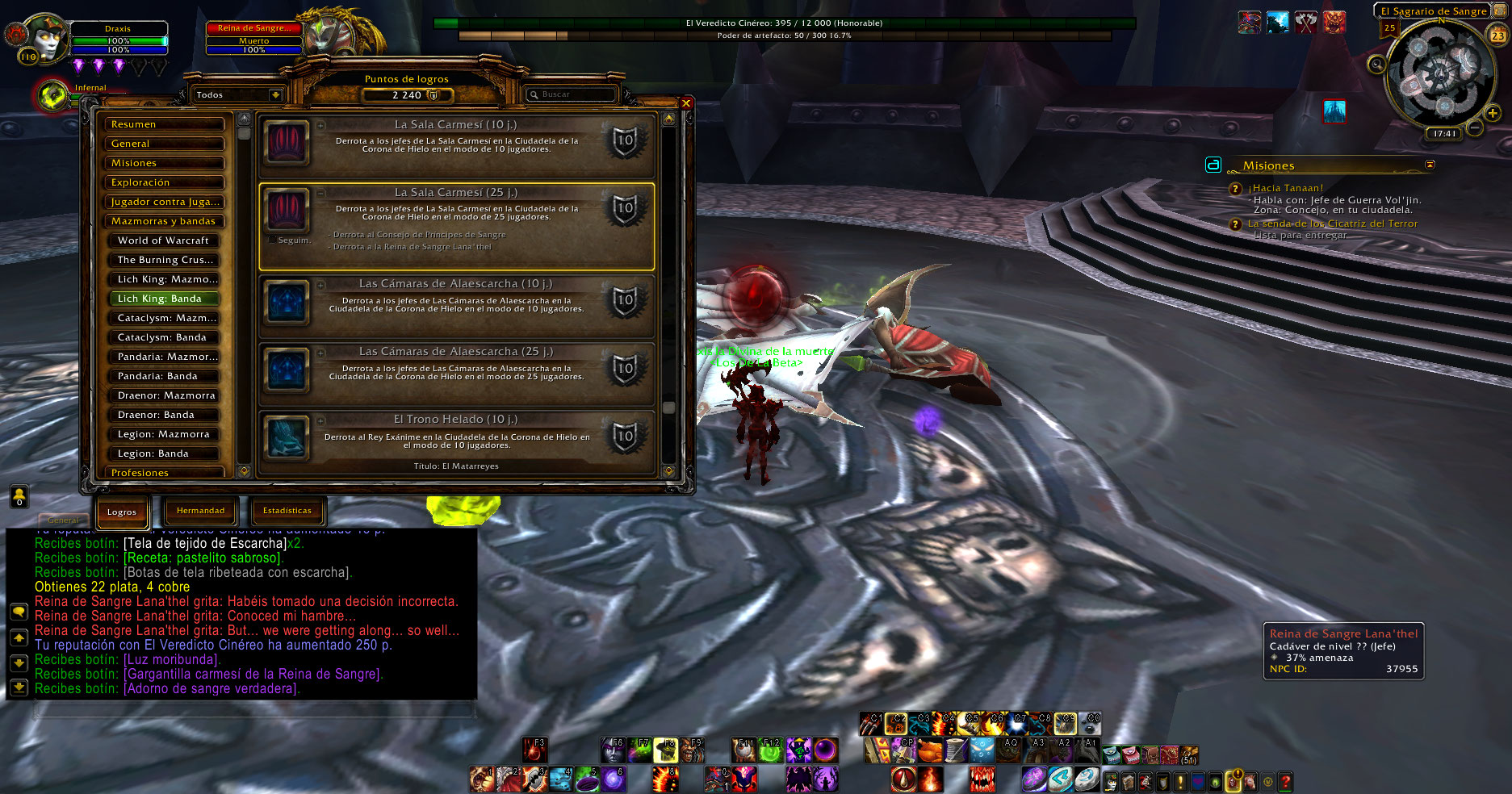
Task: Switch to the Hermandad tab
Action: click(201, 511)
